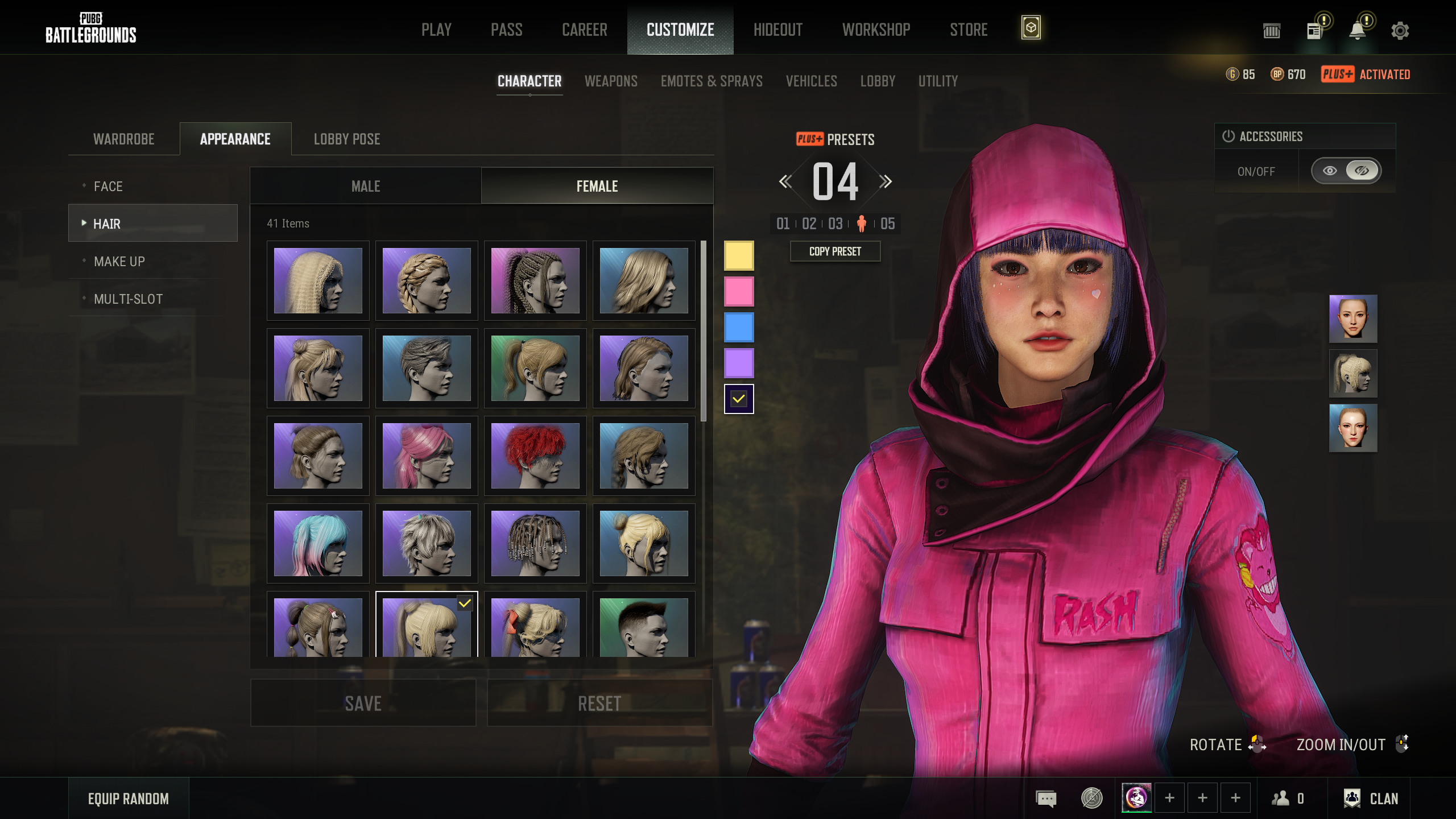Open the Store menu
1456x819 pixels.
(969, 30)
